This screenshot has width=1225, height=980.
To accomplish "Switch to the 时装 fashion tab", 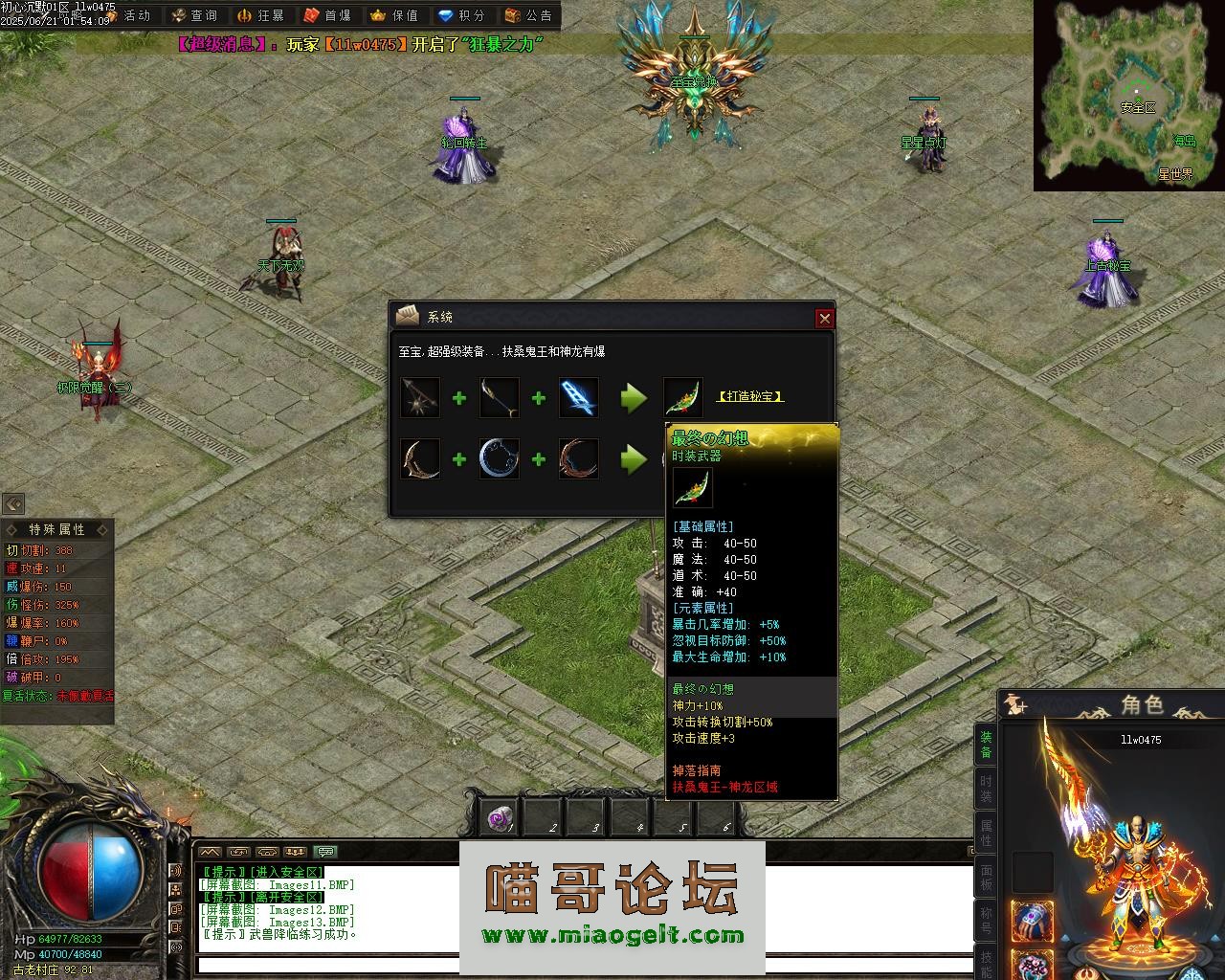I will click(x=986, y=790).
